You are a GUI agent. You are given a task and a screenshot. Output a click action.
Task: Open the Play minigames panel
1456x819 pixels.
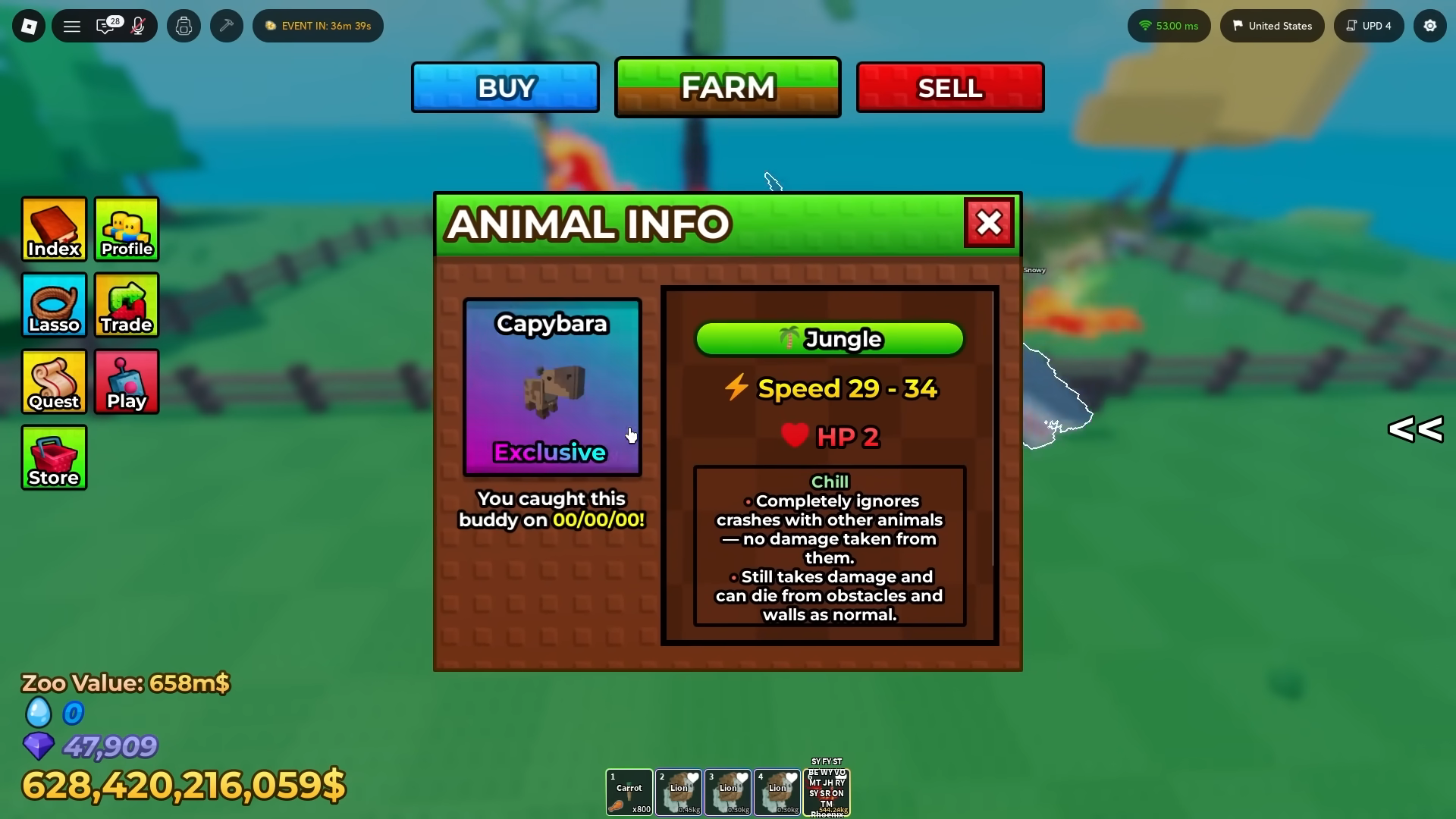click(126, 381)
